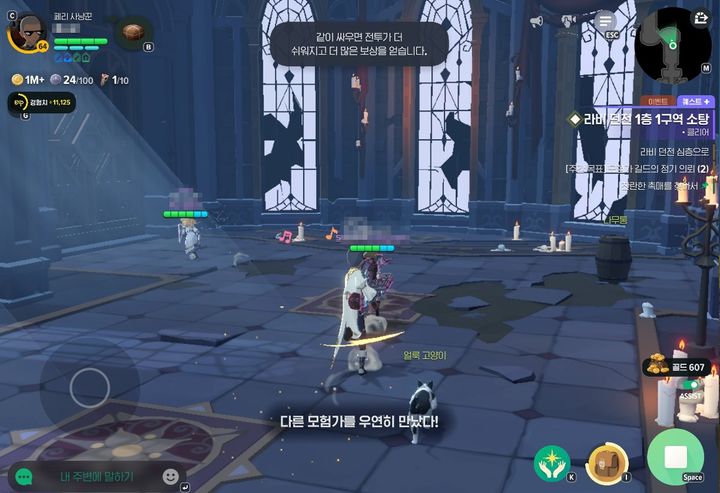Switch to the 이벤트 tab

[x=658, y=101]
